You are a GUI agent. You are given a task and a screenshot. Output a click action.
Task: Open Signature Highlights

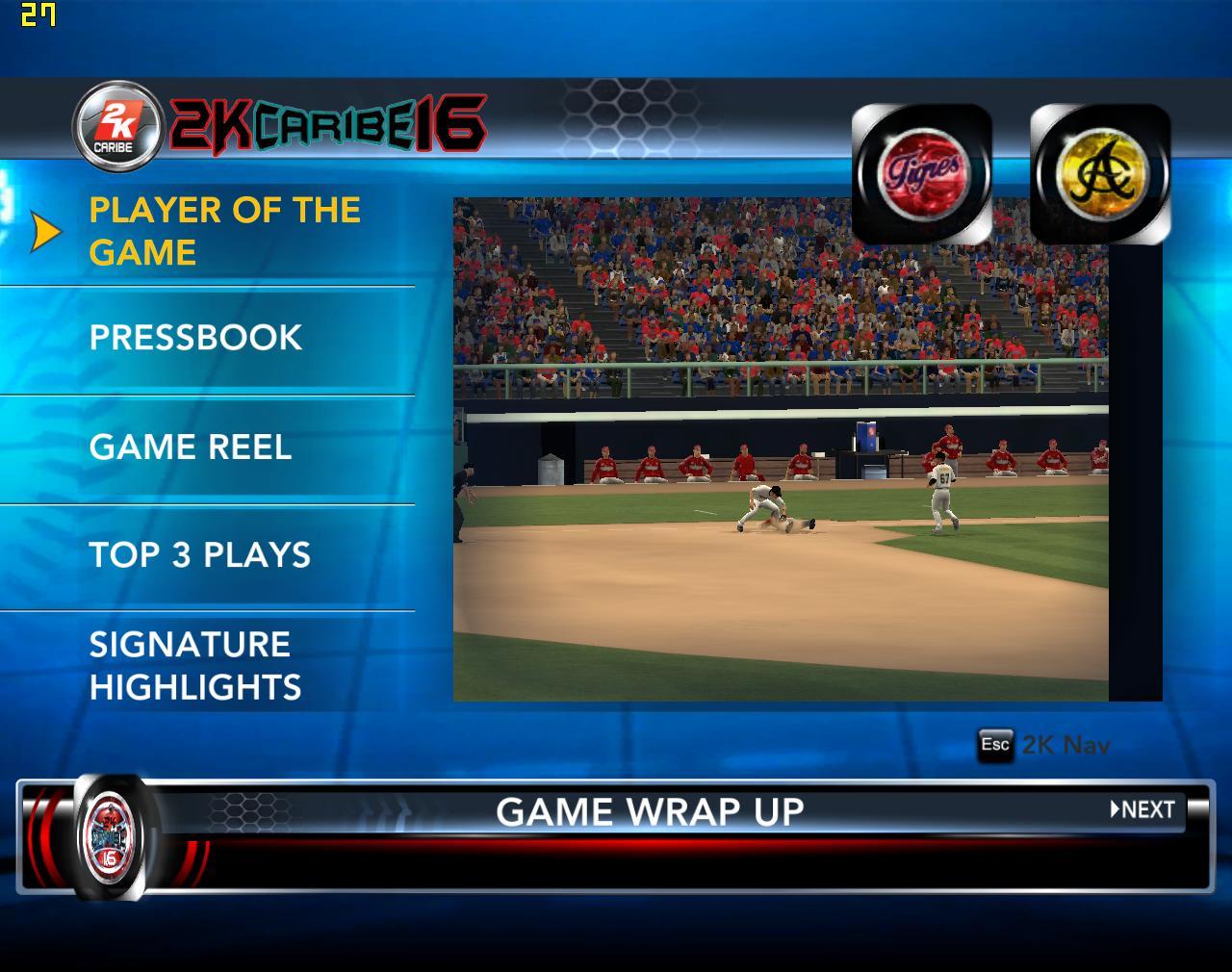tap(195, 666)
